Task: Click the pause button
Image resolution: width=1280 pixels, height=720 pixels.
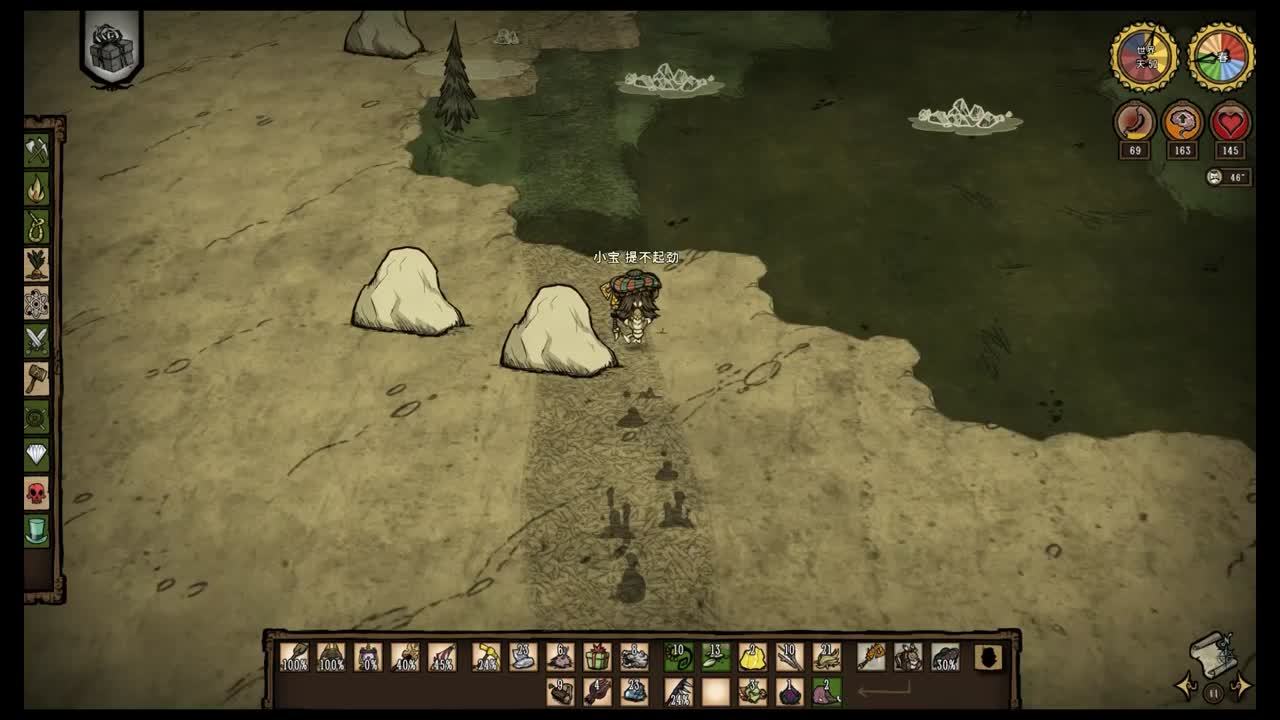Action: (1213, 691)
